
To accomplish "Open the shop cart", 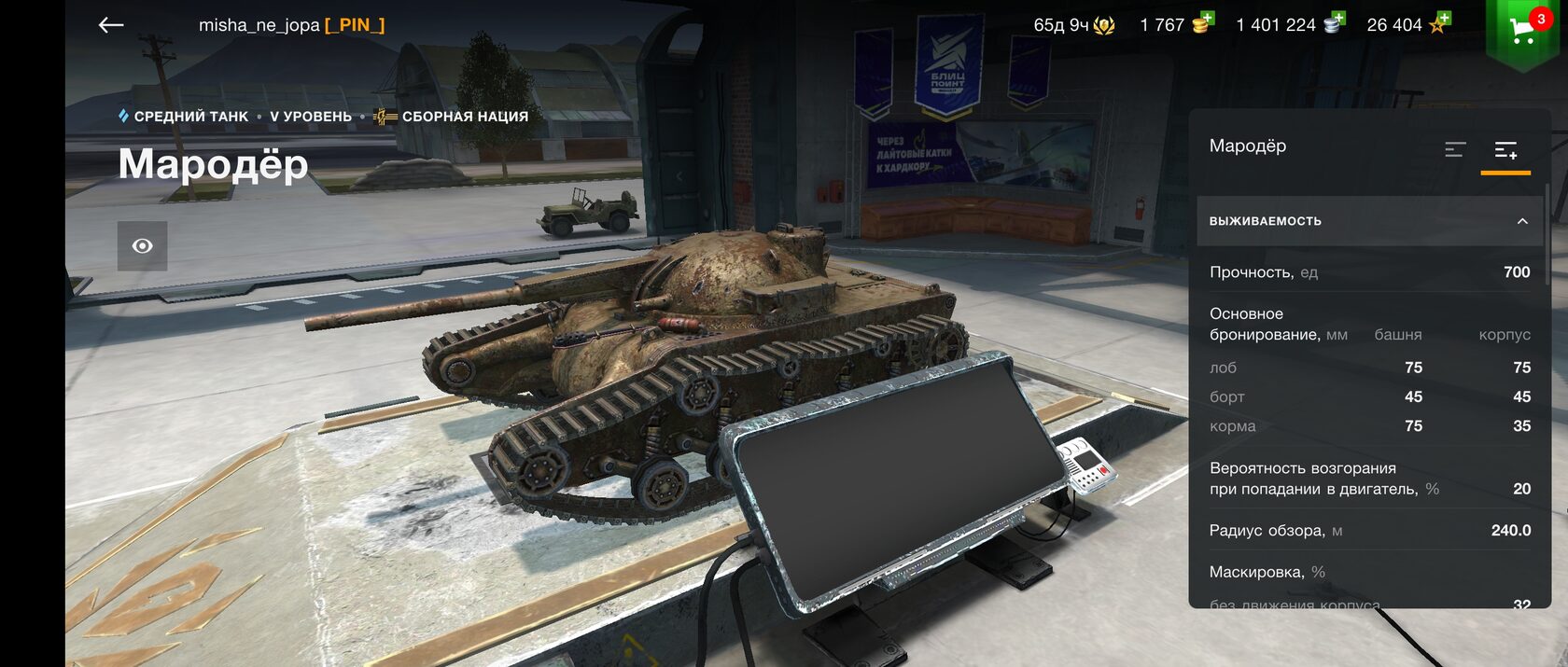I will (1521, 31).
